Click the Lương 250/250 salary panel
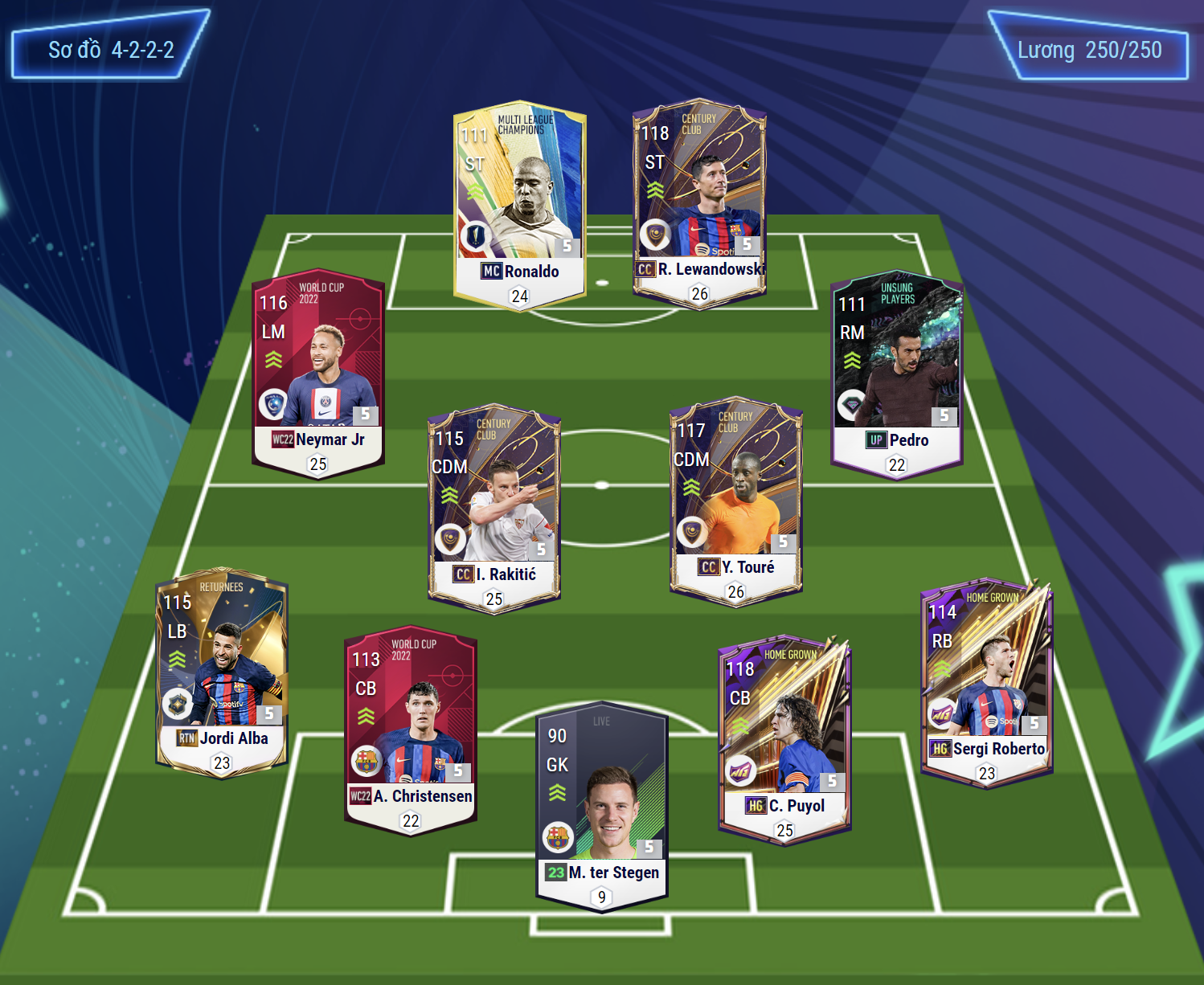The width and height of the screenshot is (1204, 985). (x=1089, y=50)
